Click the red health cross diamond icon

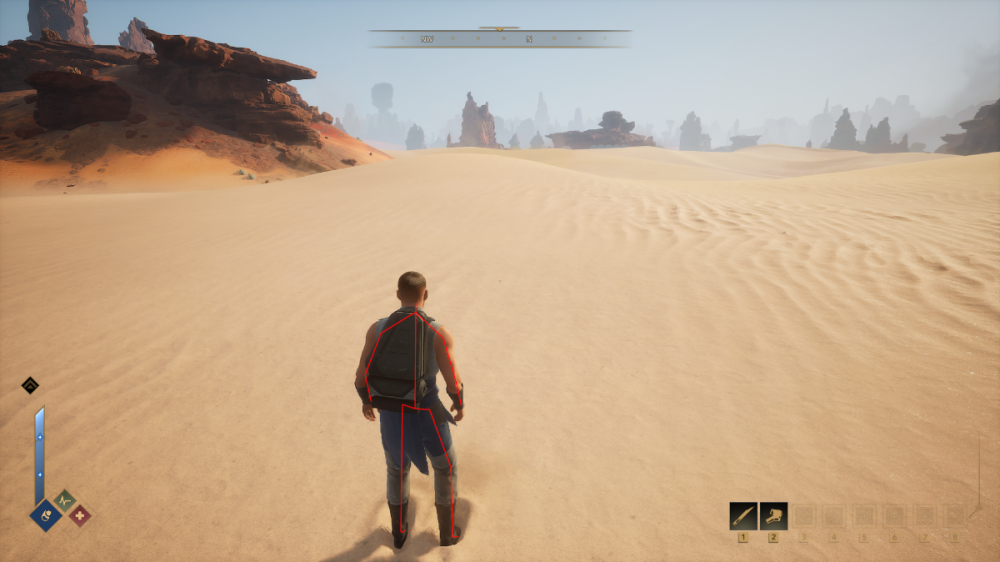pyautogui.click(x=79, y=515)
